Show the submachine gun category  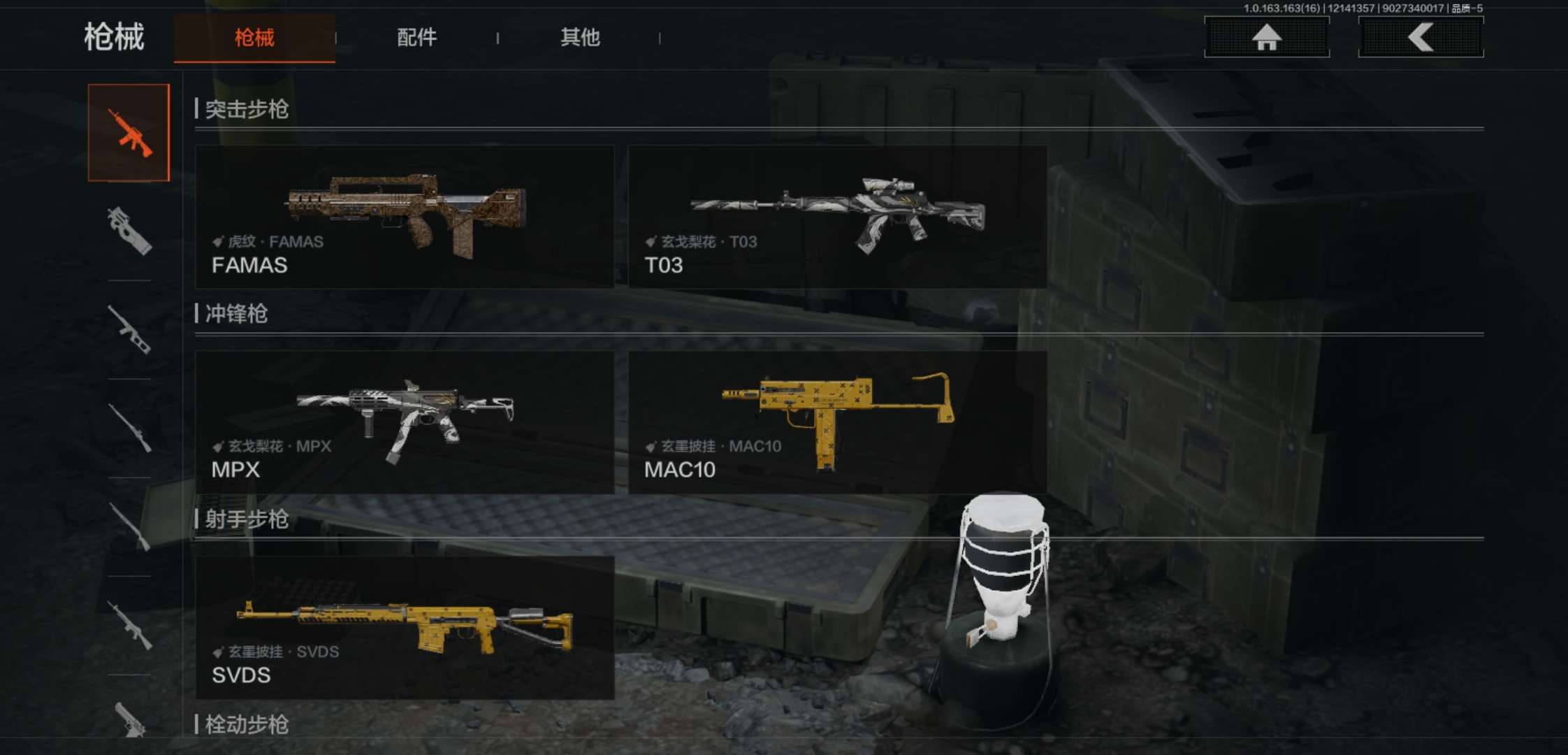(129, 231)
